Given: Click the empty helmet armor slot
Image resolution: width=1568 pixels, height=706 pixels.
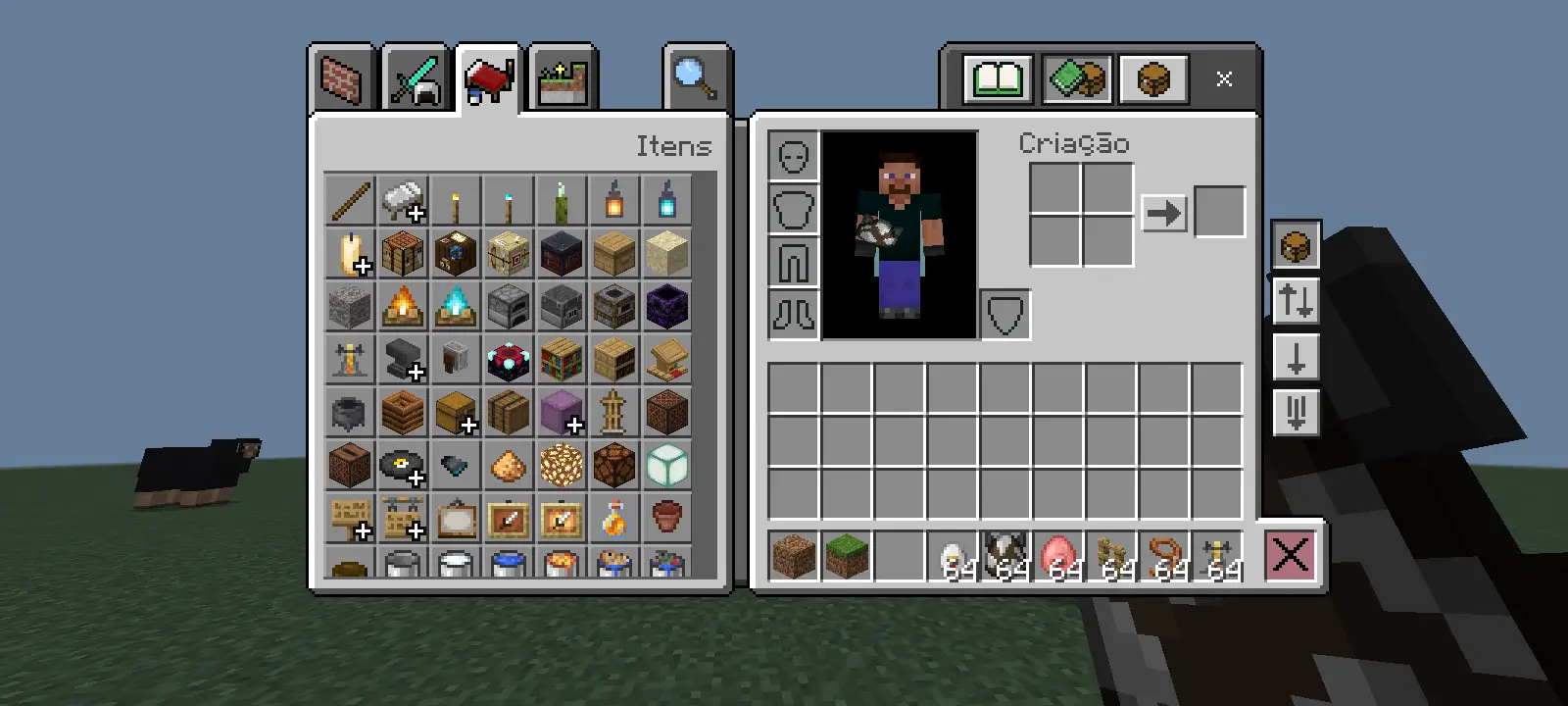Looking at the screenshot, I should point(793,157).
